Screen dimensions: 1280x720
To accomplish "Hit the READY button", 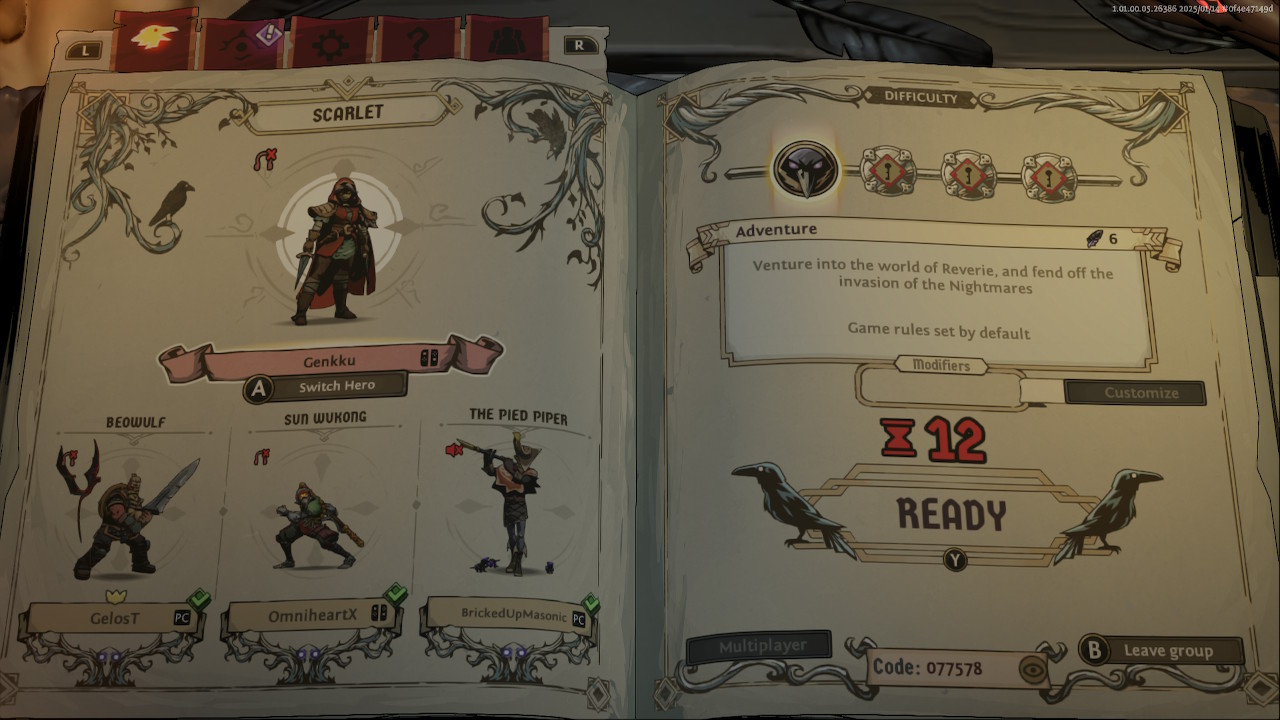I will tap(951, 514).
